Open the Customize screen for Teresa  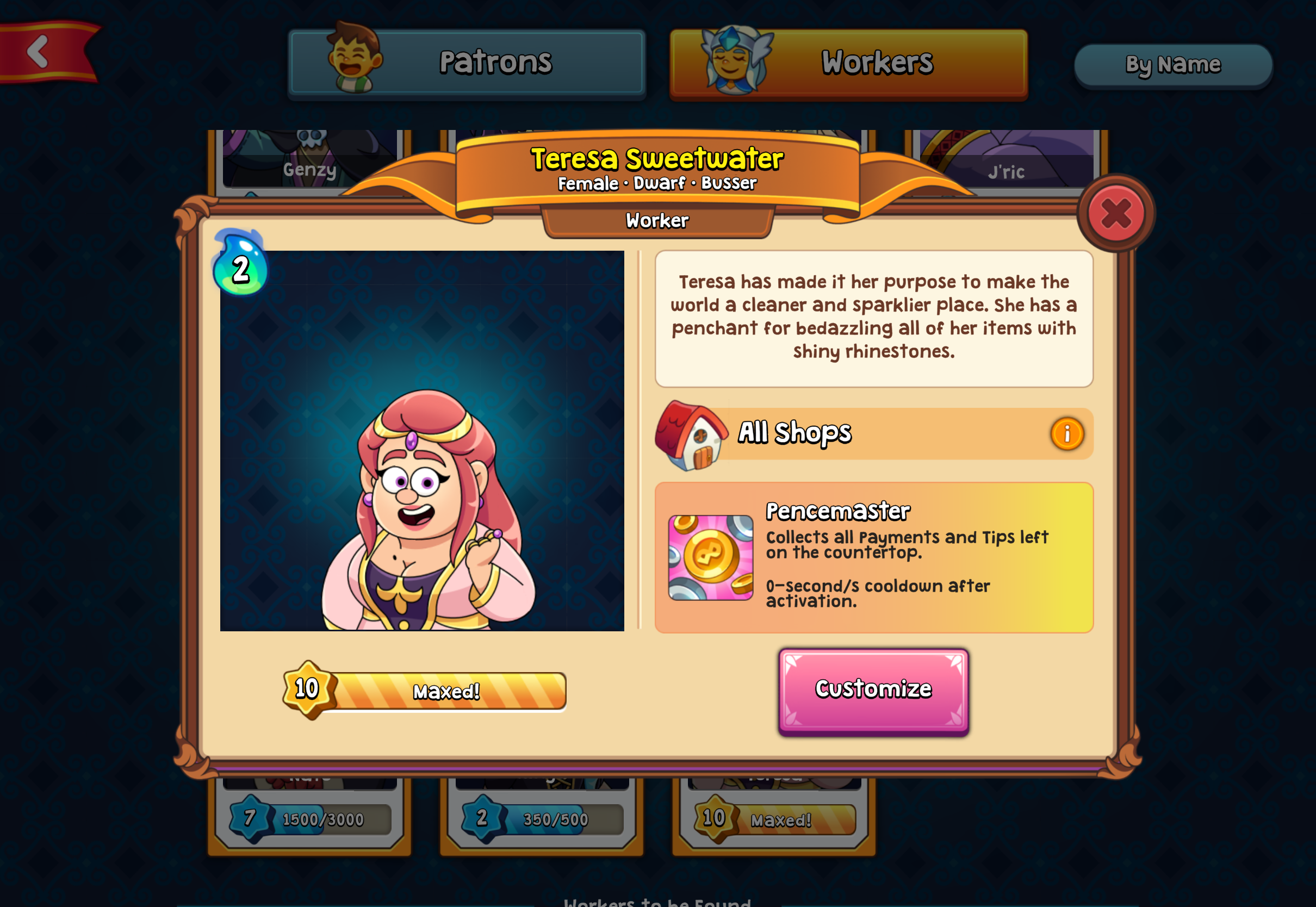873,691
